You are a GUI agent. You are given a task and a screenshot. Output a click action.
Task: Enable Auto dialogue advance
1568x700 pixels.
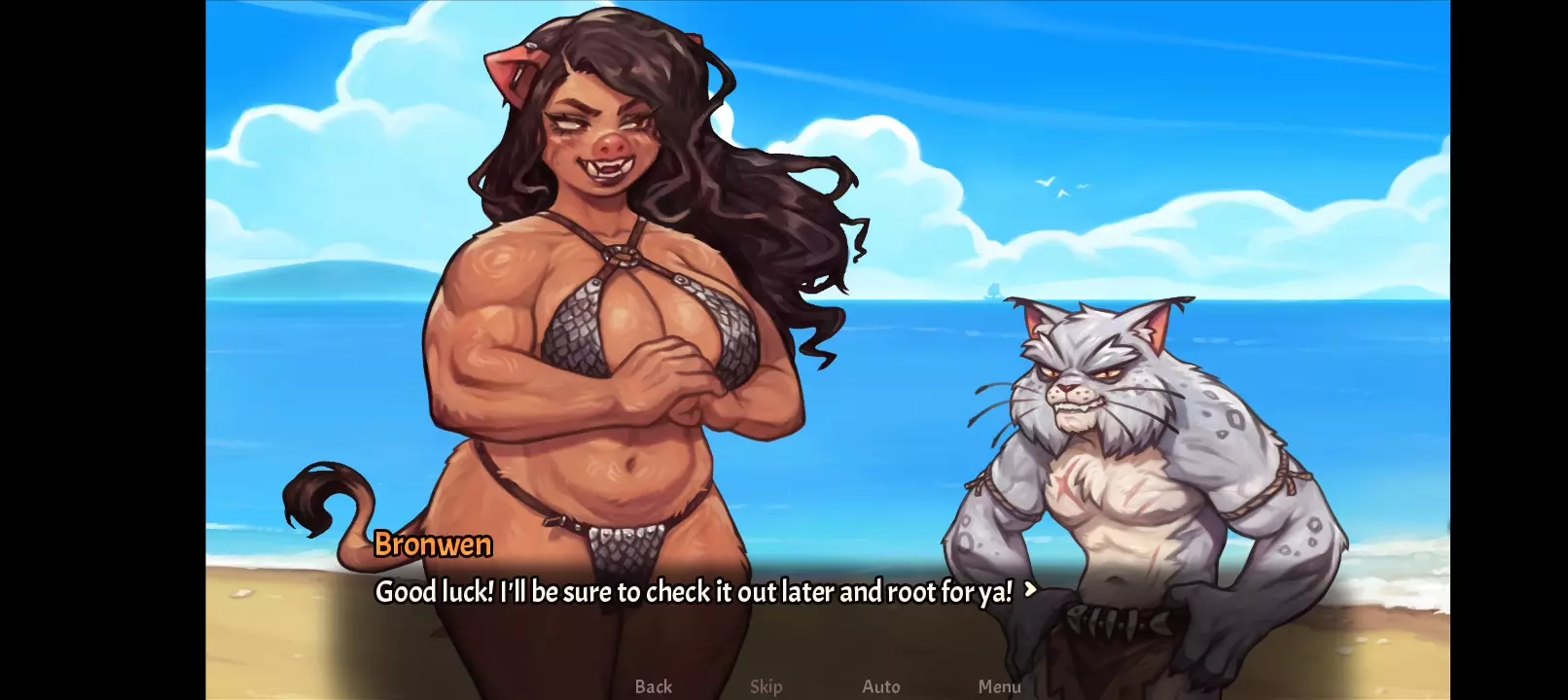pos(880,686)
